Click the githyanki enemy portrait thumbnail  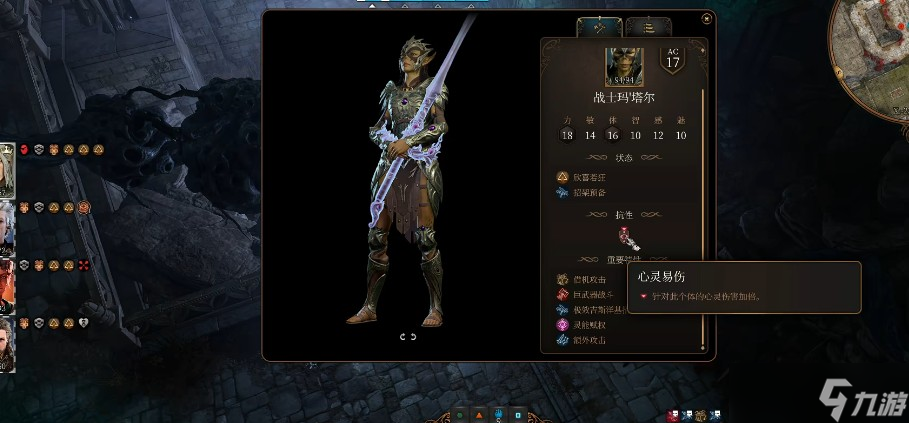[622, 66]
